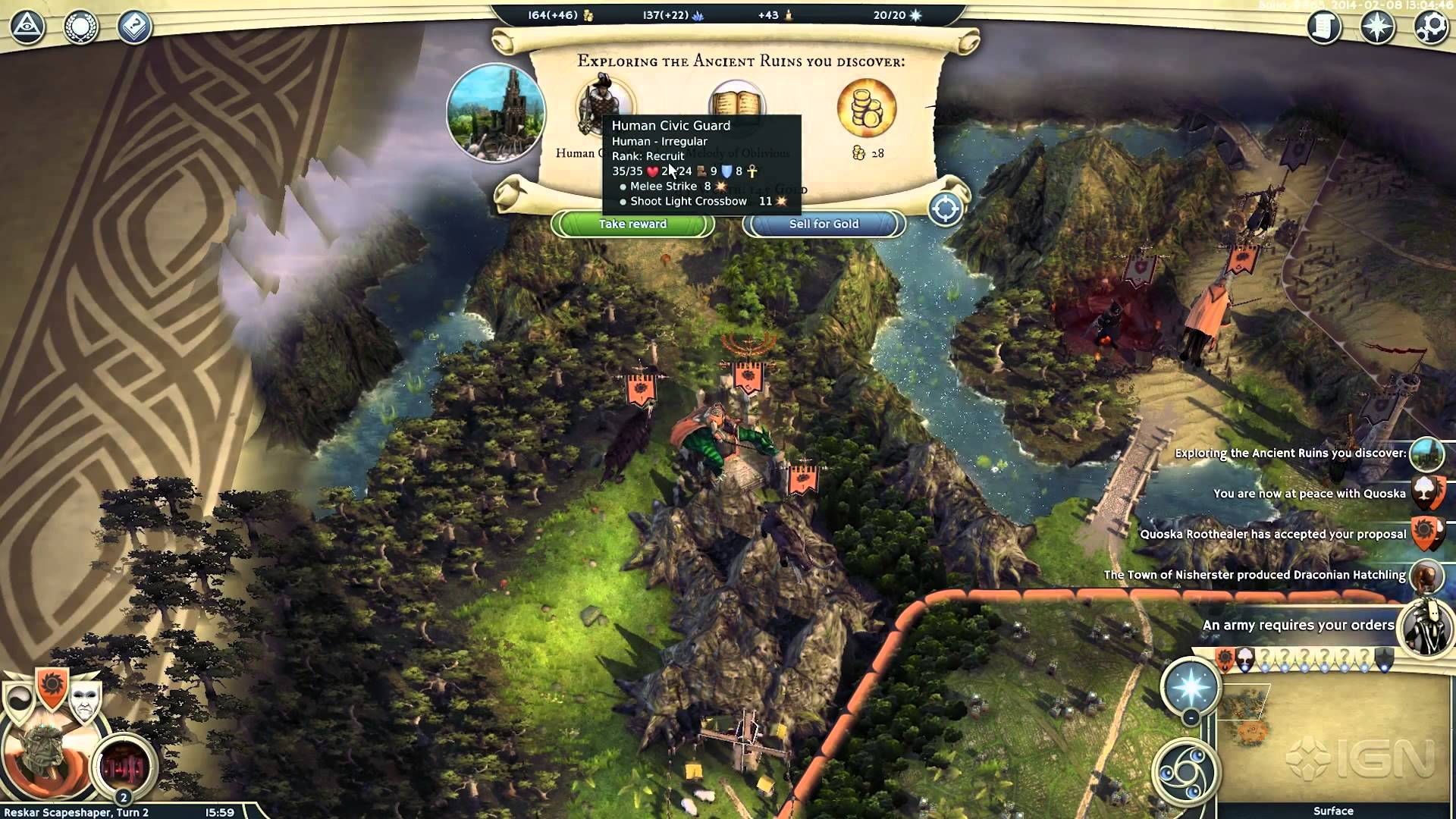Click the blue crosshair locate button
Image resolution: width=1456 pixels, height=819 pixels.
946,209
